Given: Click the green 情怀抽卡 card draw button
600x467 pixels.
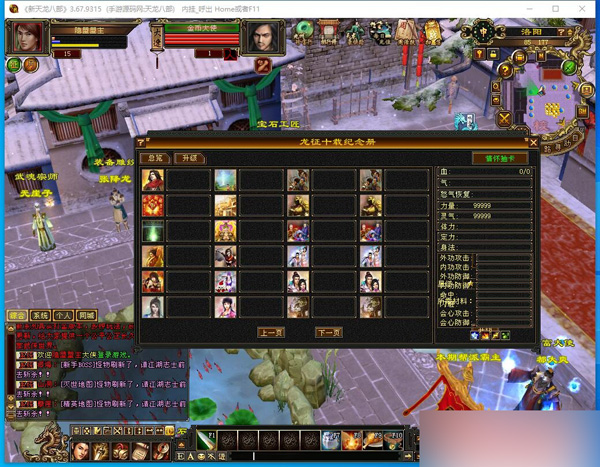Looking at the screenshot, I should (x=500, y=158).
